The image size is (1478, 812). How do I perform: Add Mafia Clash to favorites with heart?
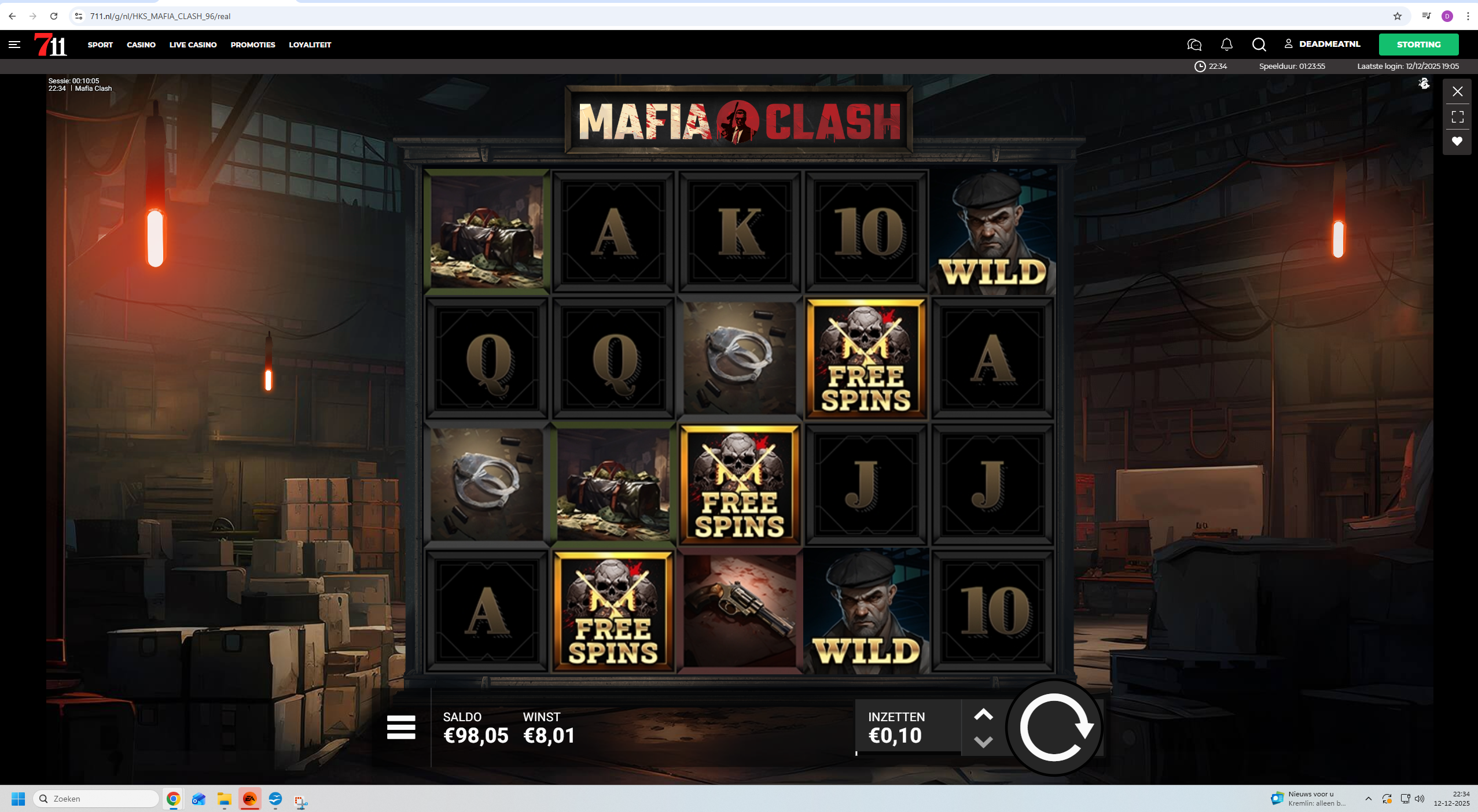coord(1457,141)
